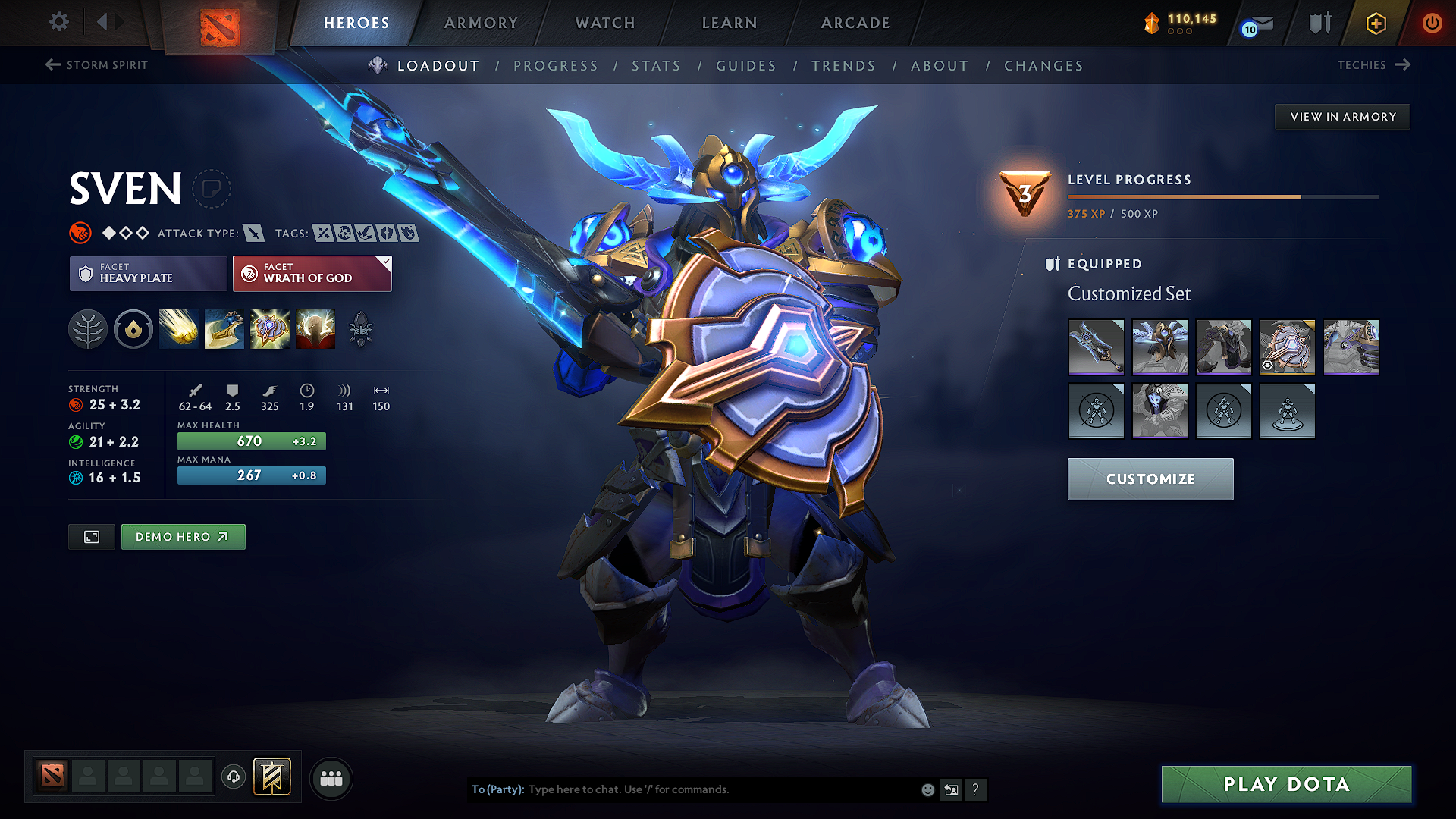Toggle the portrait expand view button
Screen dimensions: 1456x819
click(x=91, y=536)
